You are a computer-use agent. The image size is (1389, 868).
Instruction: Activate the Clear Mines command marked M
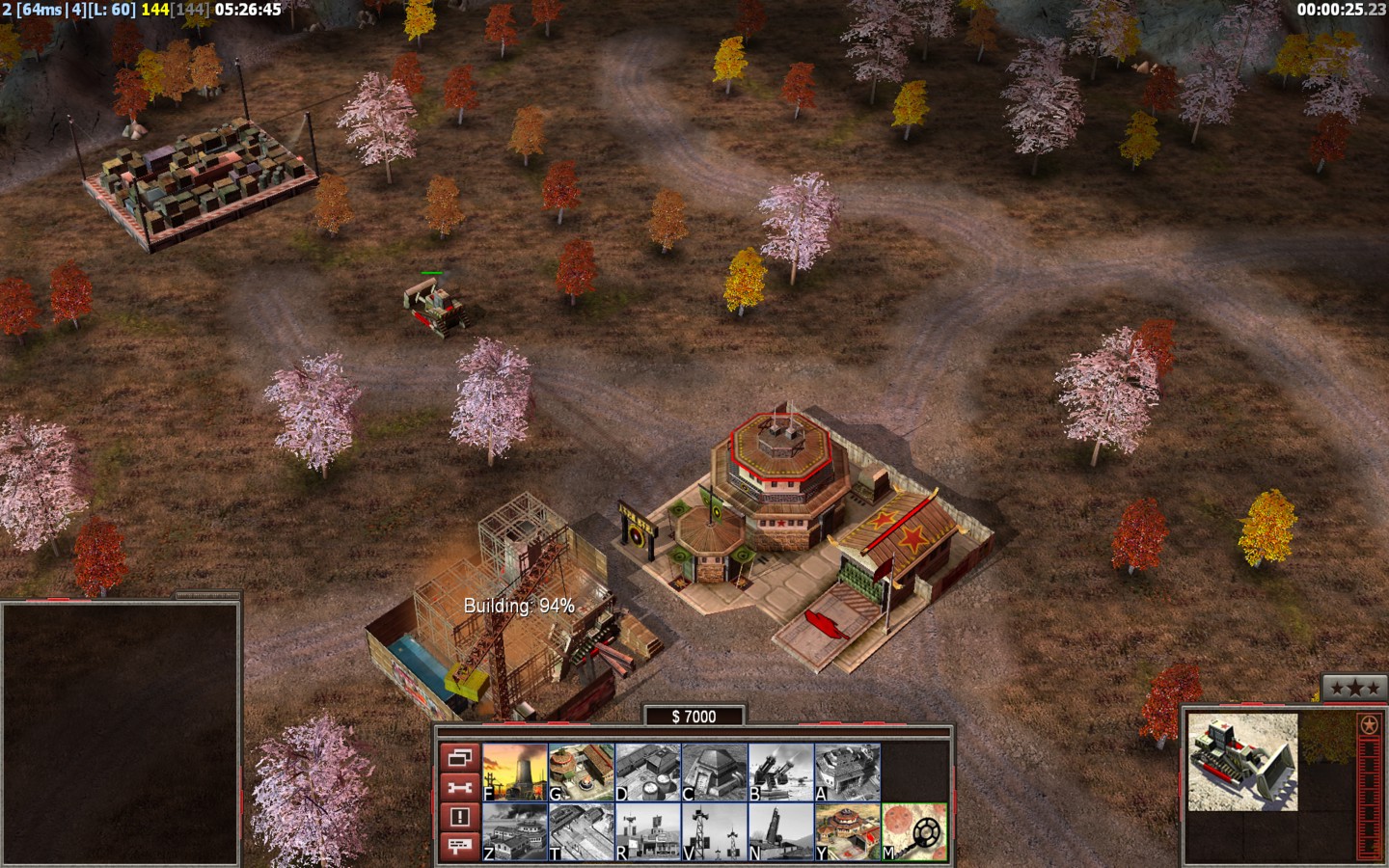[x=914, y=831]
